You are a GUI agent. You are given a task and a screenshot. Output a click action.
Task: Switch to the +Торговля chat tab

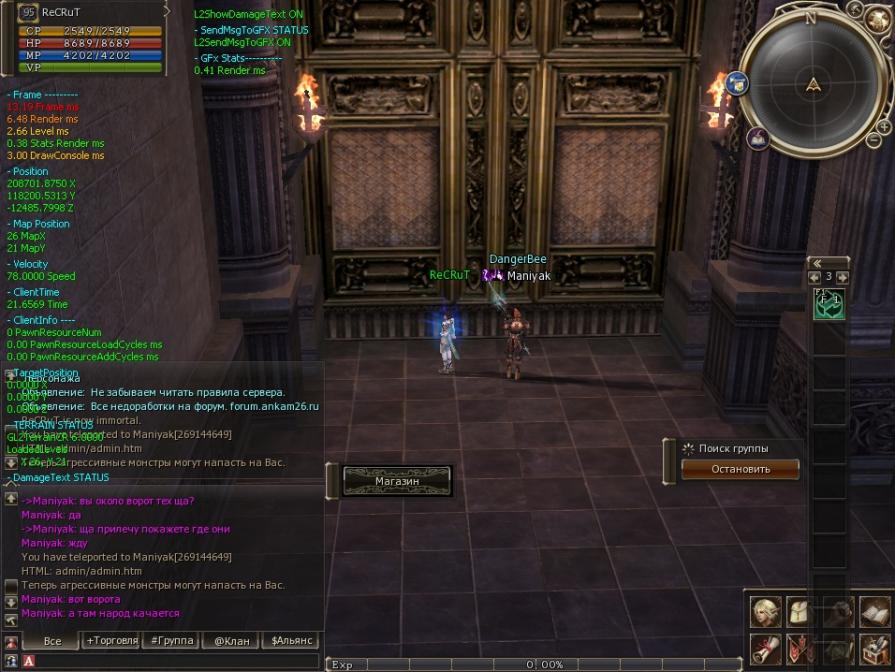tap(111, 640)
